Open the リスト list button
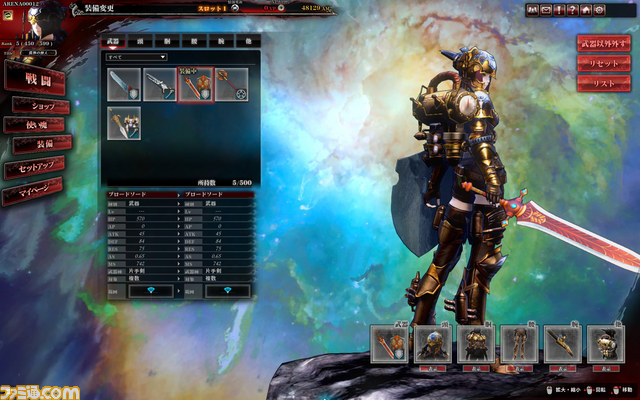 pos(603,84)
